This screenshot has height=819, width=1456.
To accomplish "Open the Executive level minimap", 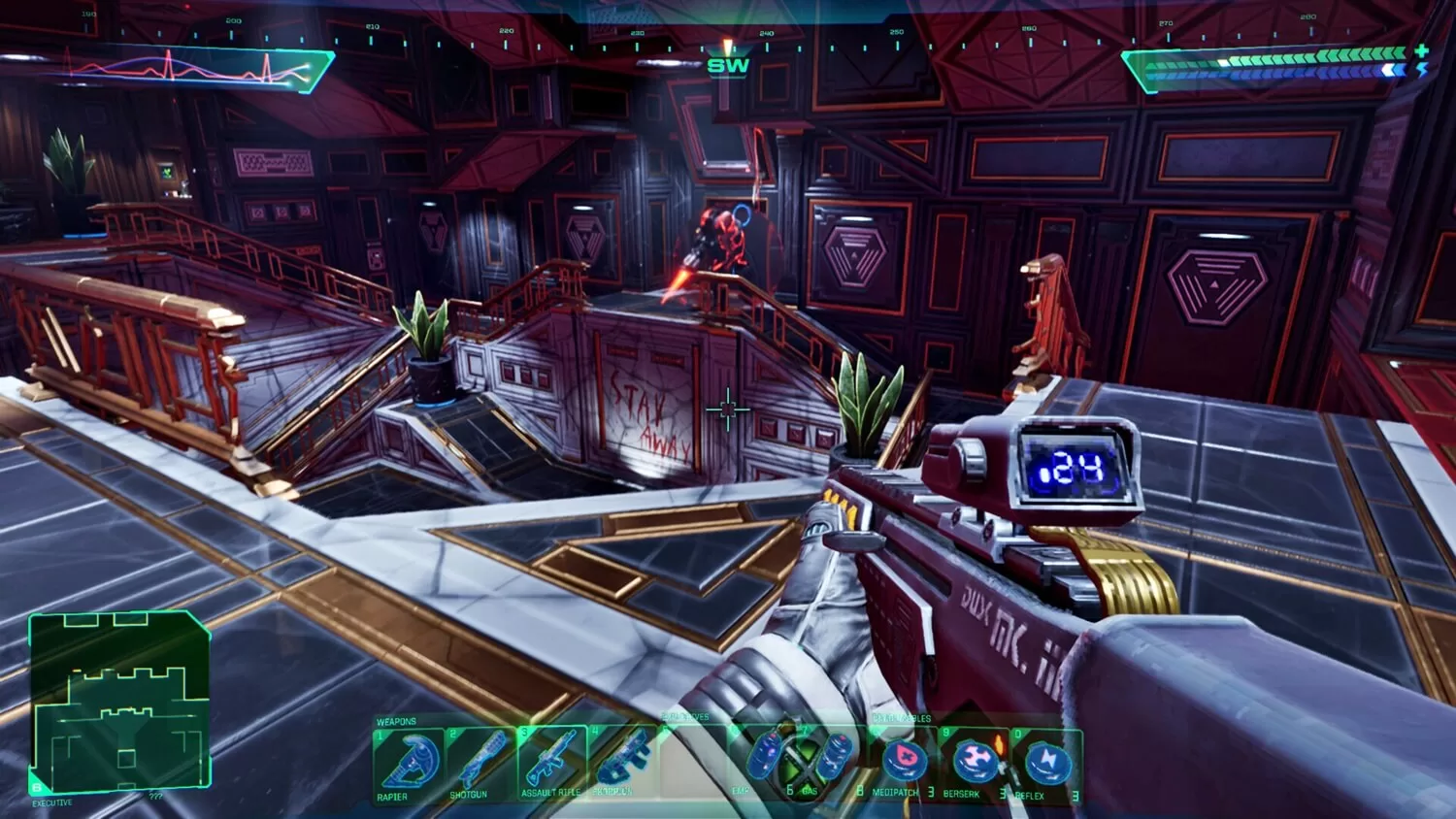I will (119, 703).
